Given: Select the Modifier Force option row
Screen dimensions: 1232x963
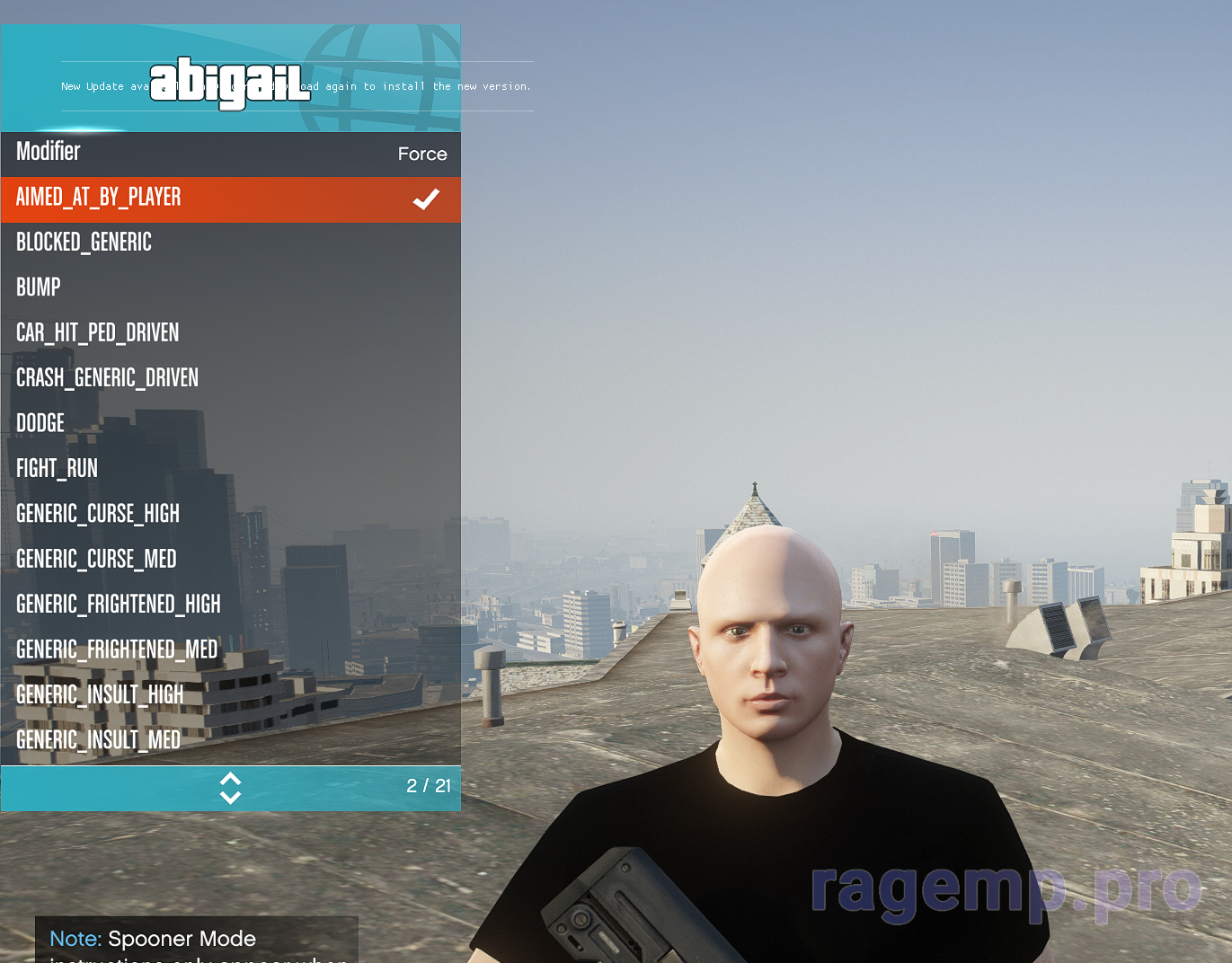Looking at the screenshot, I should [x=230, y=154].
